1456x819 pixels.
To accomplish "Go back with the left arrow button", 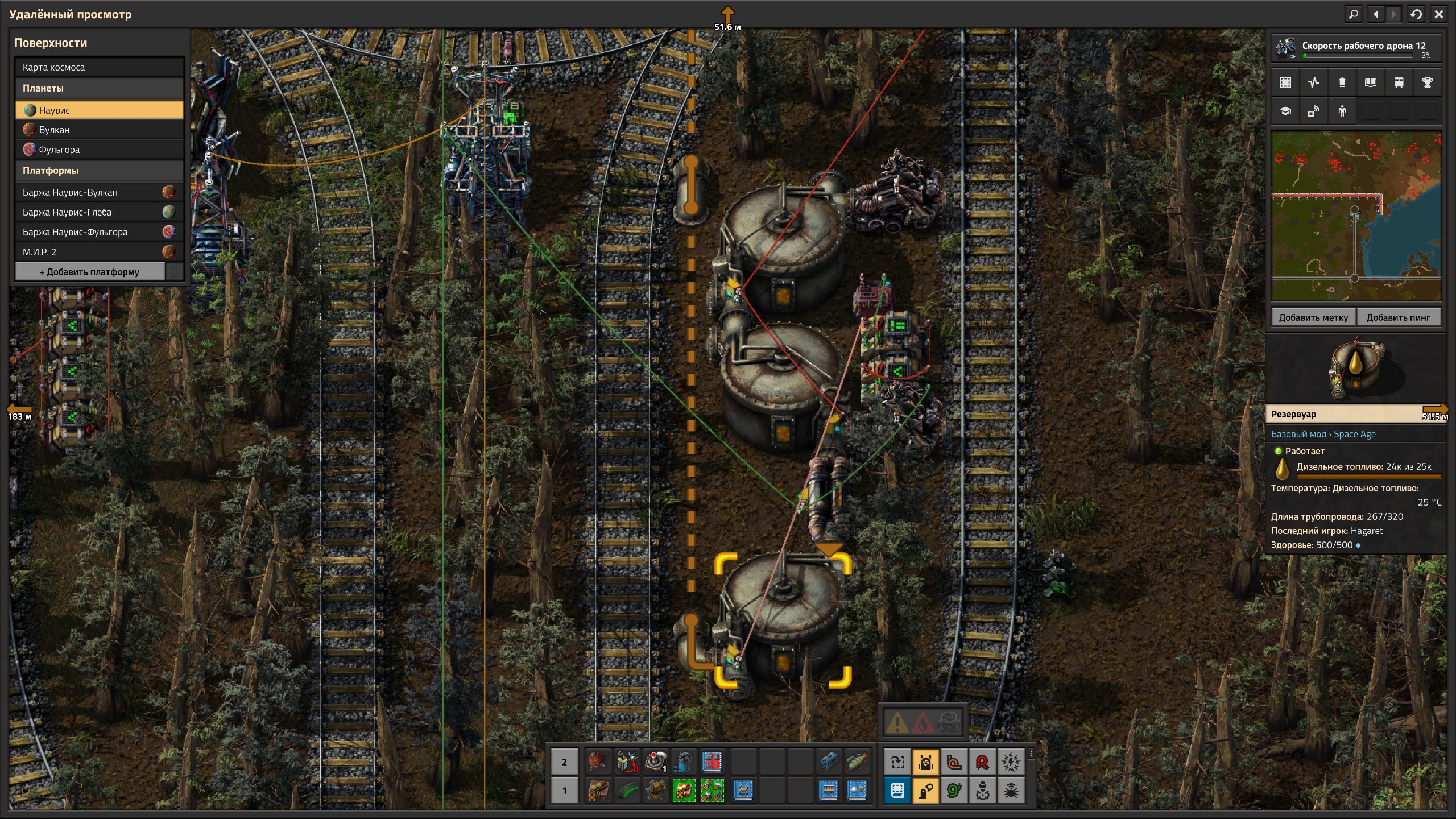I will (x=1376, y=14).
